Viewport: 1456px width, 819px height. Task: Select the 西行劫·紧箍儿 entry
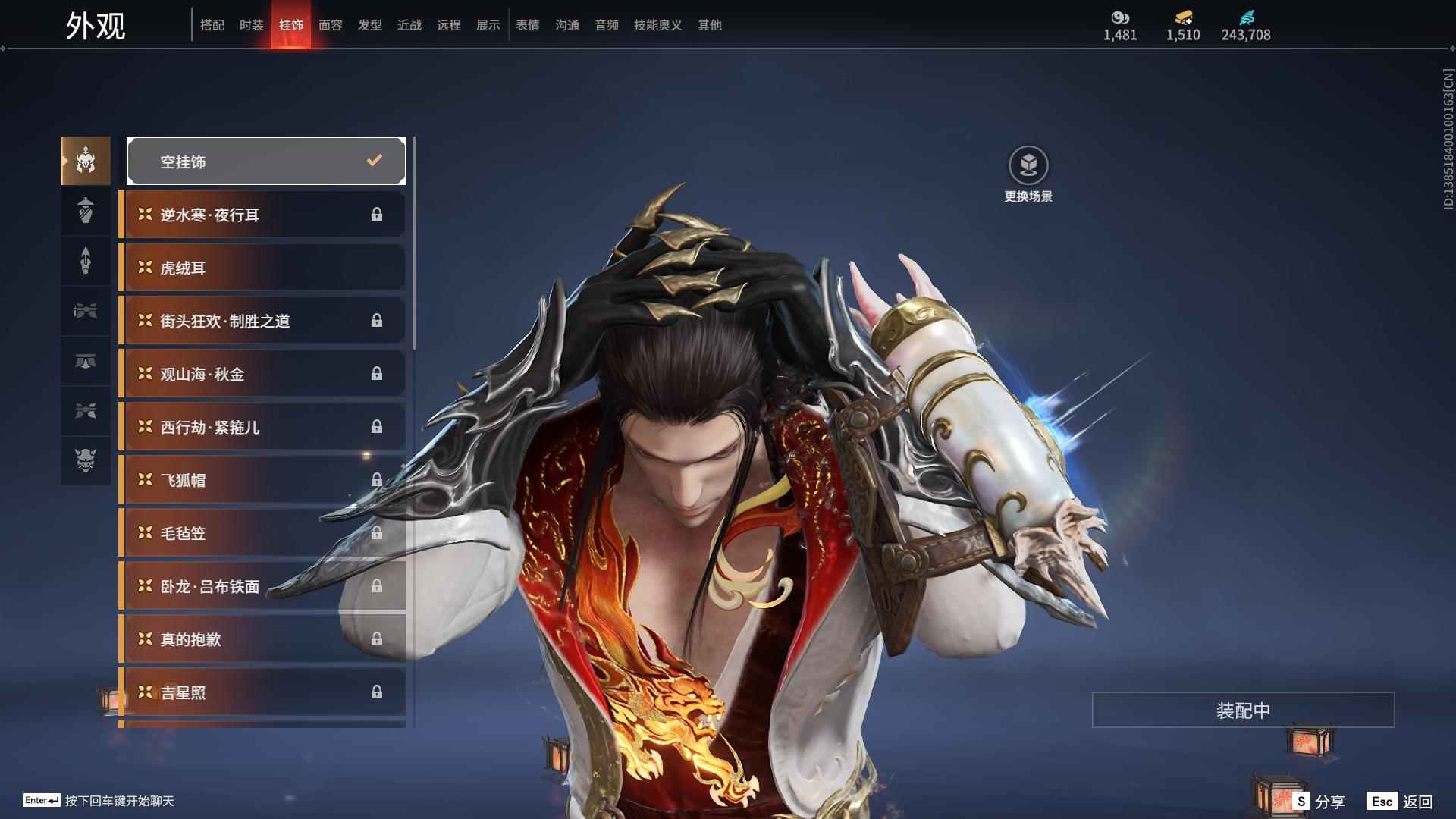(262, 427)
